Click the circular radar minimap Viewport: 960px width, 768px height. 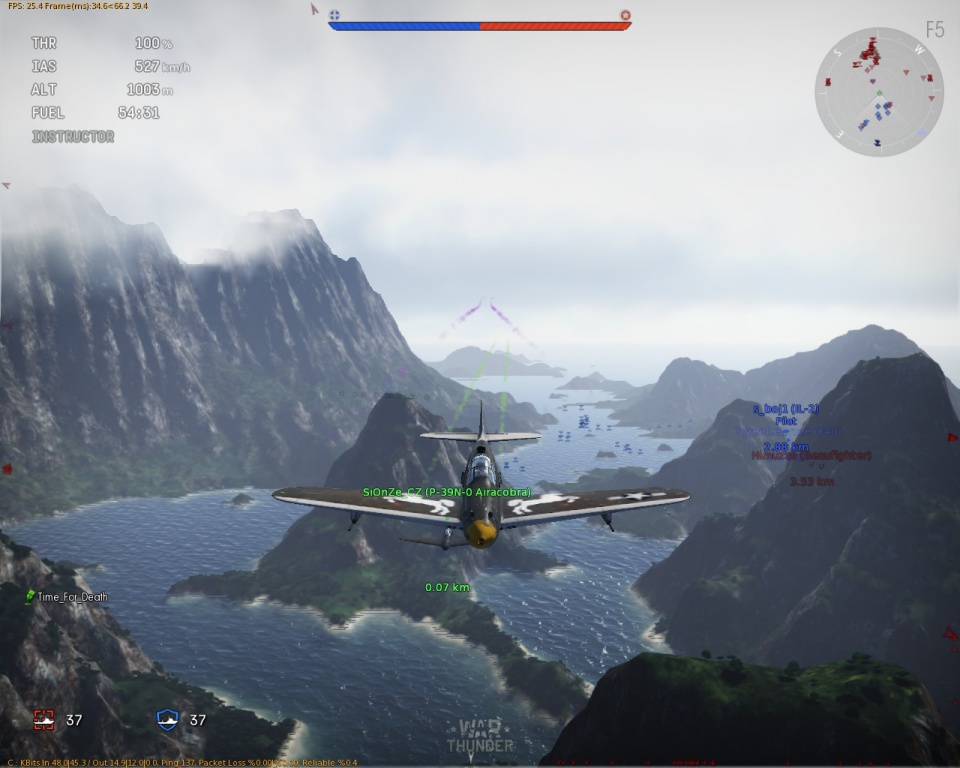879,92
